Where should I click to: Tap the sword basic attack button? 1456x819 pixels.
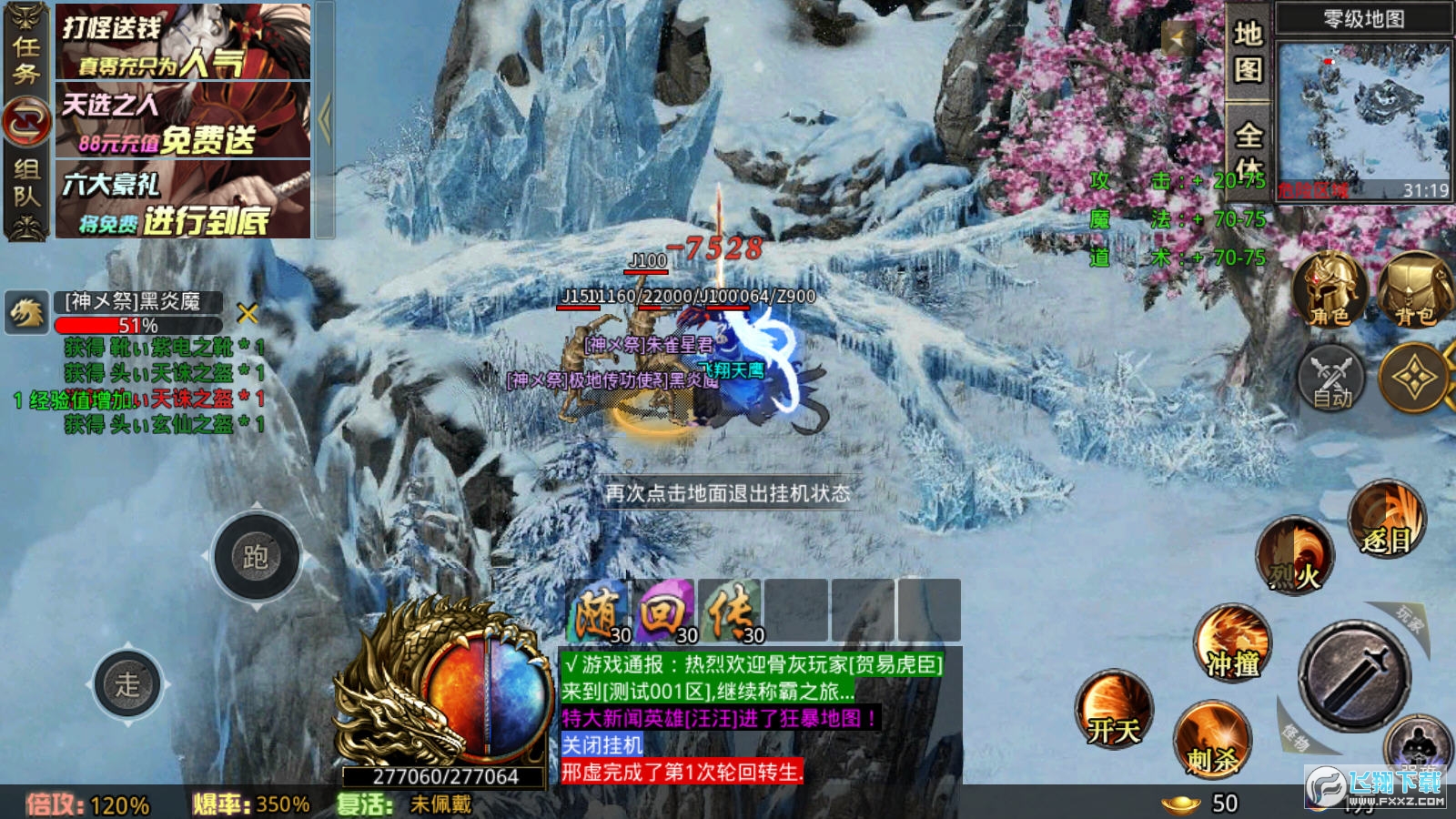coord(1355,675)
